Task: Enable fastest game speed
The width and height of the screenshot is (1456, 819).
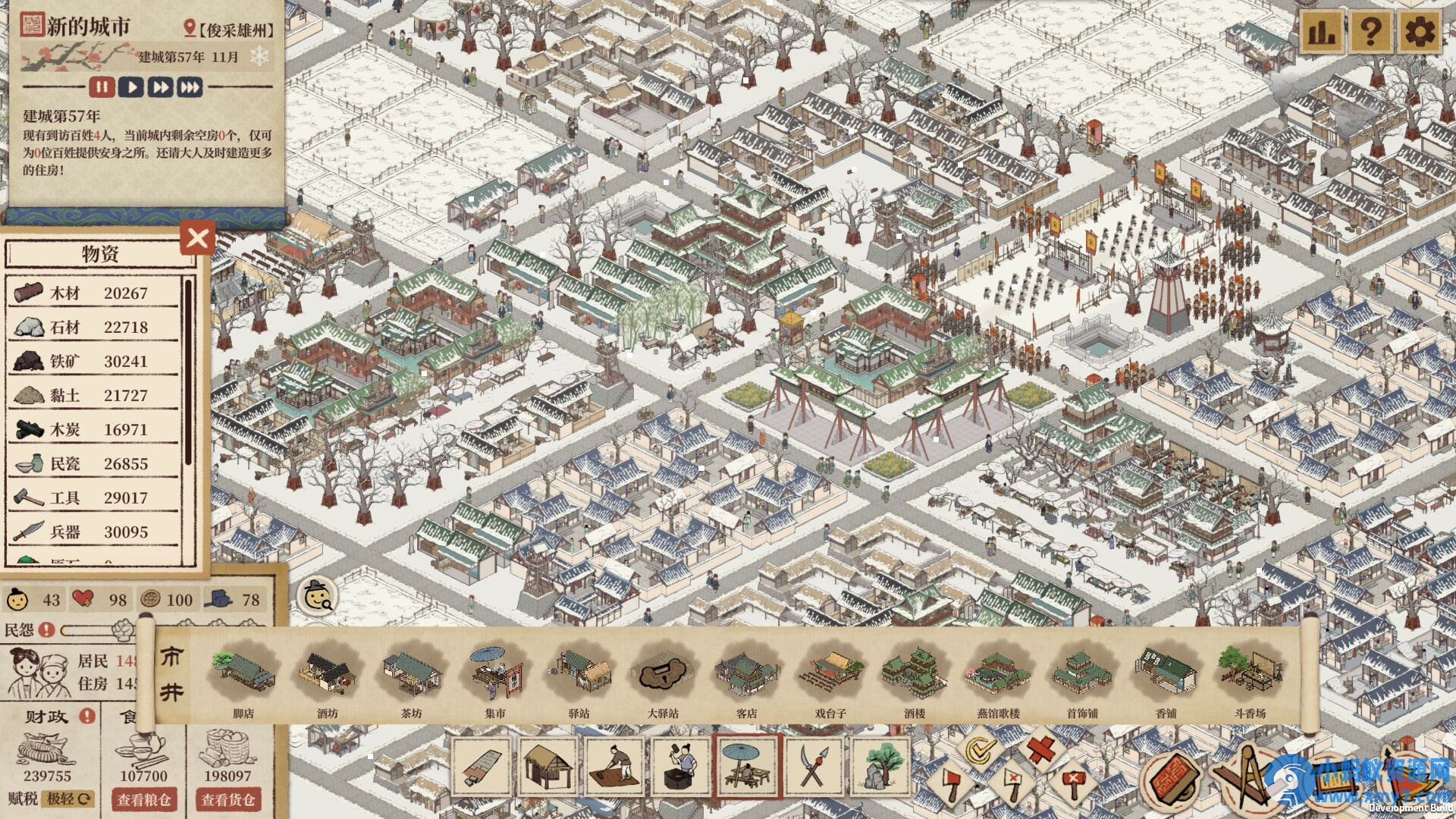Action: 188,87
